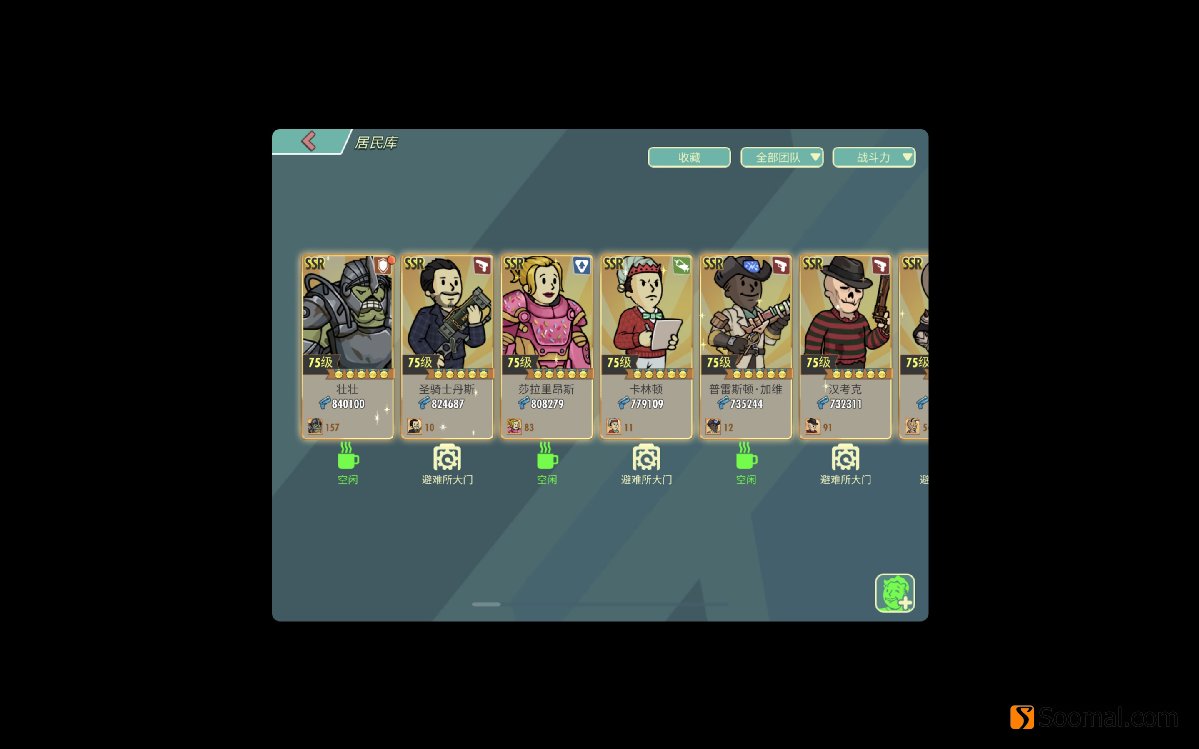Choose the 莎拉里昂斯 pink armor card
This screenshot has width=1199, height=749.
point(547,346)
